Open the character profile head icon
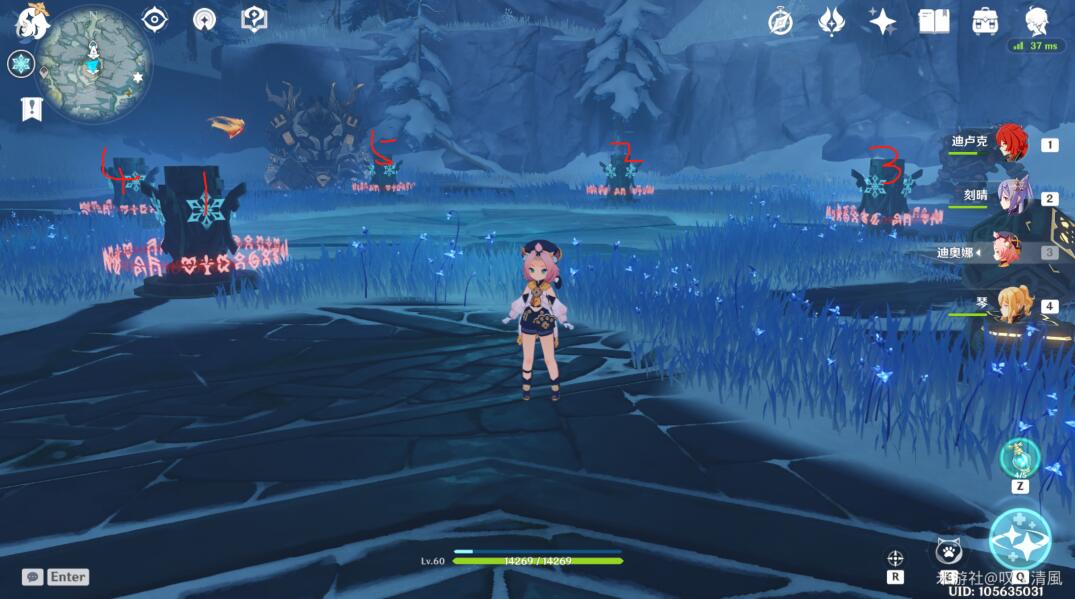 point(1037,20)
